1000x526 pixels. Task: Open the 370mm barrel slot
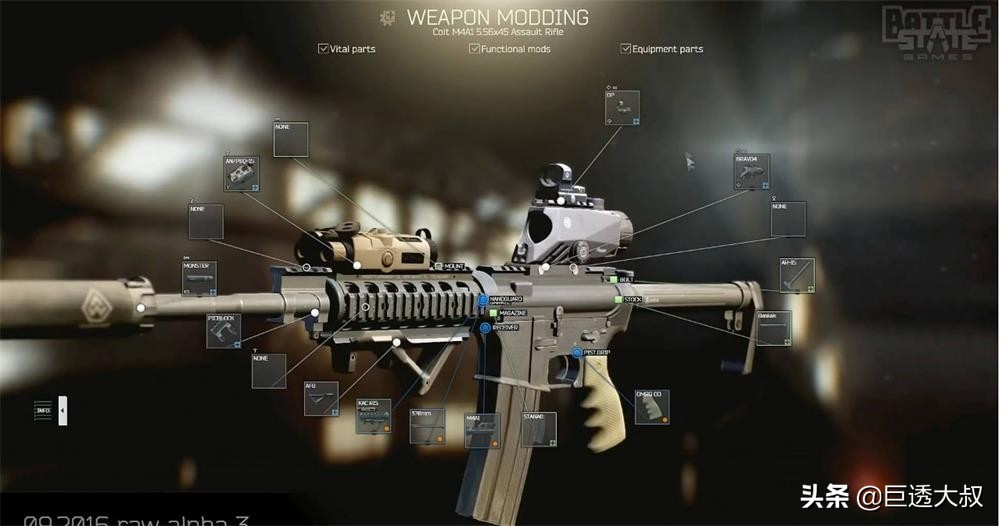(x=427, y=426)
